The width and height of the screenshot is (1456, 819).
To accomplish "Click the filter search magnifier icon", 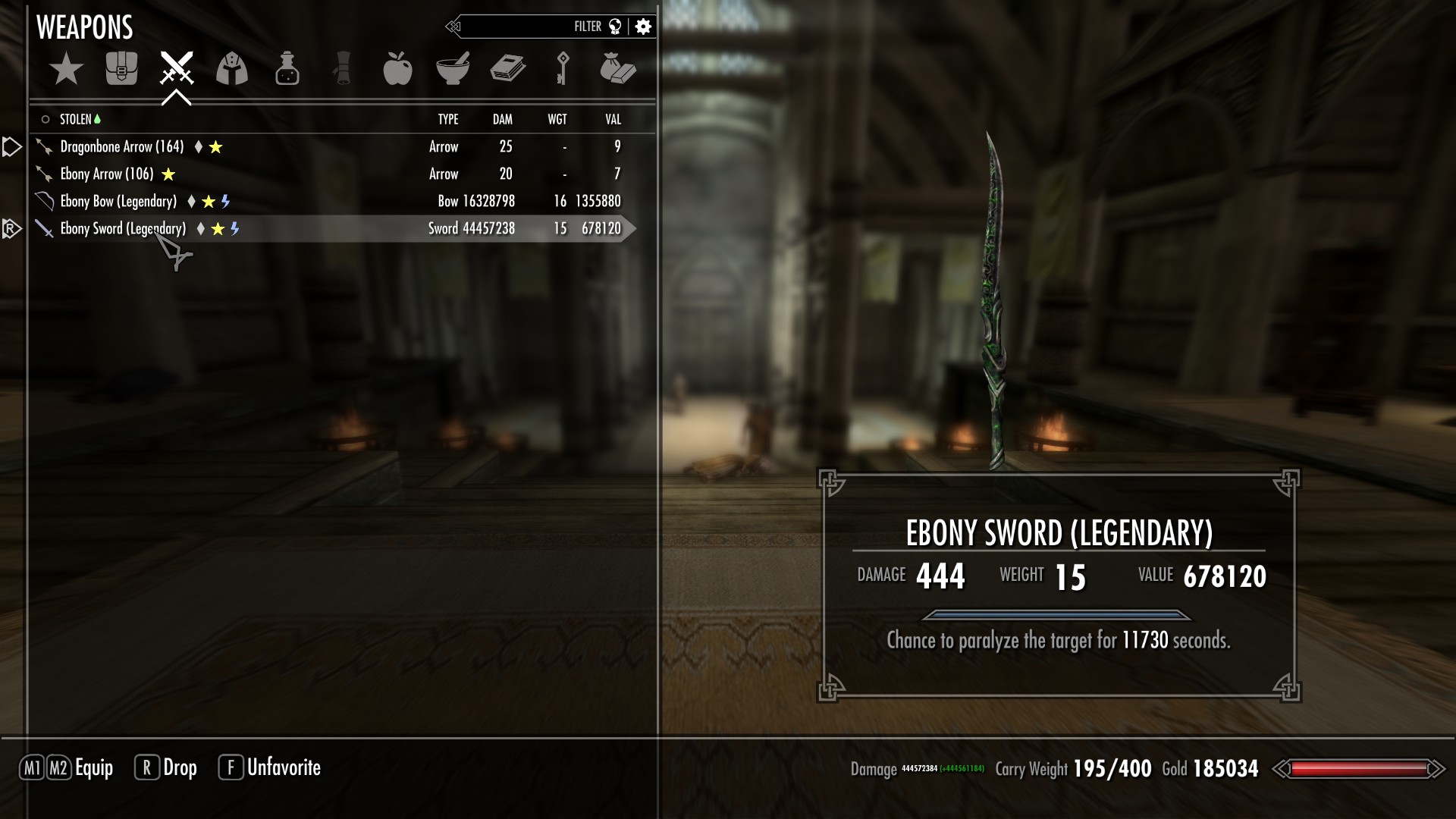I will (616, 25).
